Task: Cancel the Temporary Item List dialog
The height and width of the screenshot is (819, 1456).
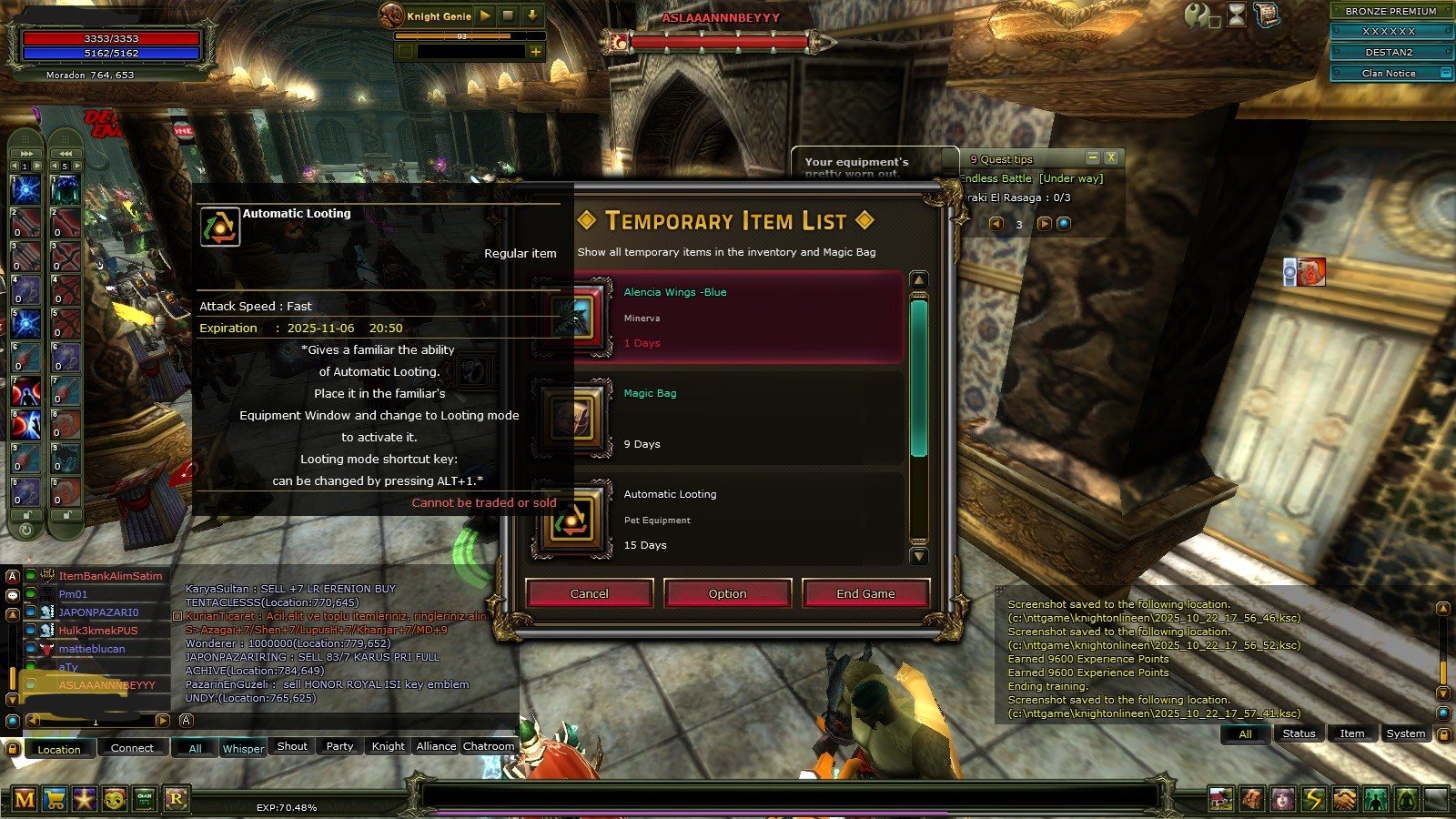Action: click(589, 593)
